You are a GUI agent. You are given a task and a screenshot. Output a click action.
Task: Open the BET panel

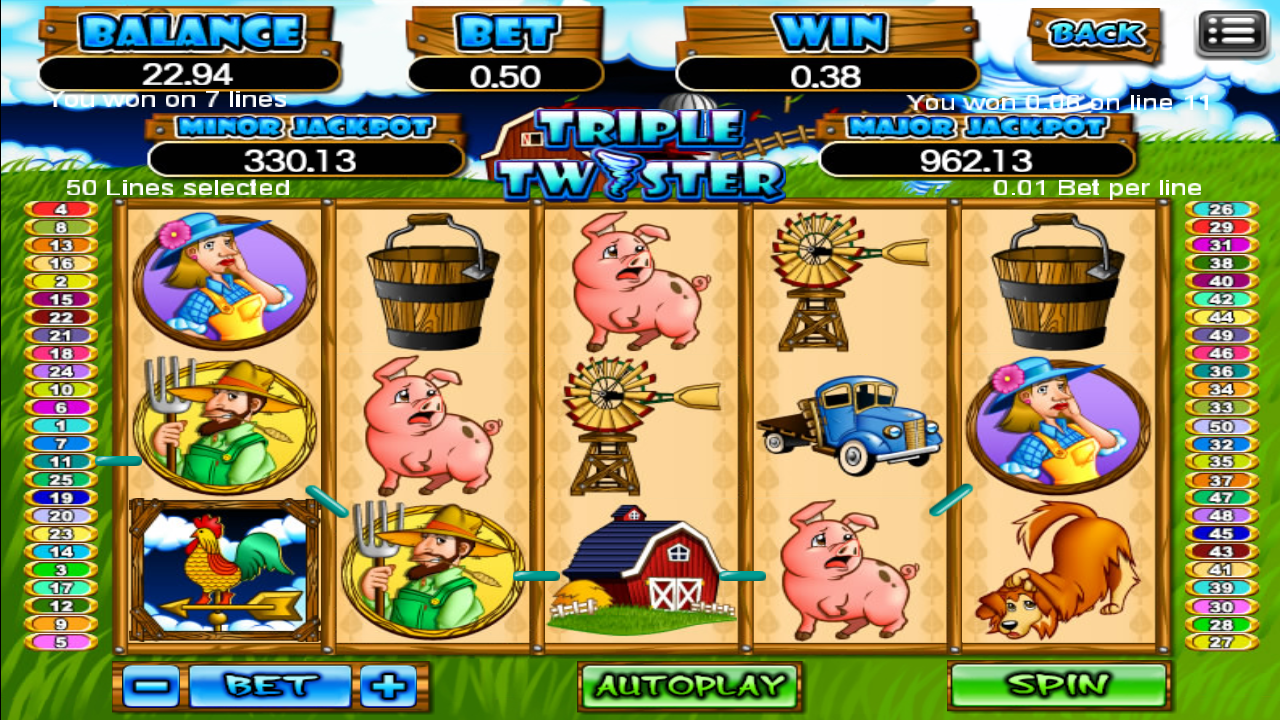tap(270, 685)
